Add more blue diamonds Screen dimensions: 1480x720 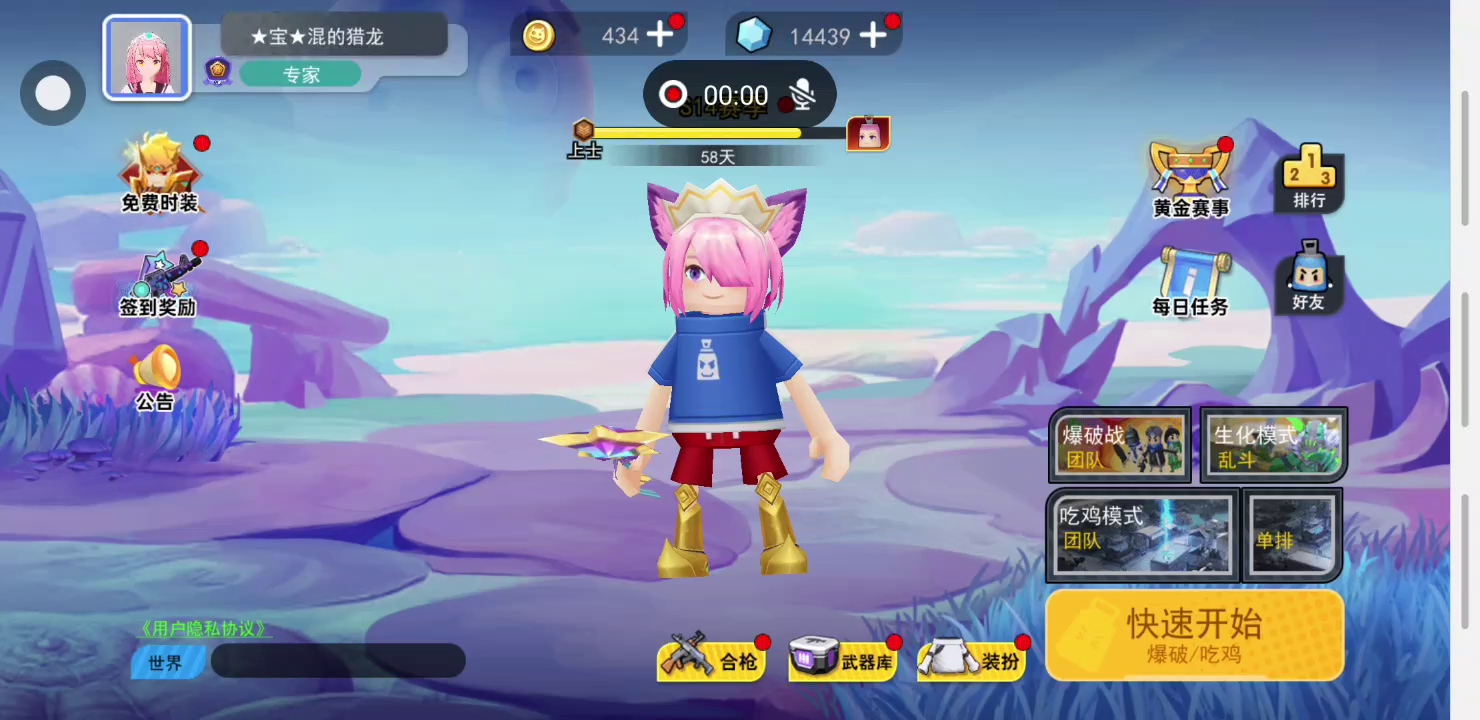[873, 36]
